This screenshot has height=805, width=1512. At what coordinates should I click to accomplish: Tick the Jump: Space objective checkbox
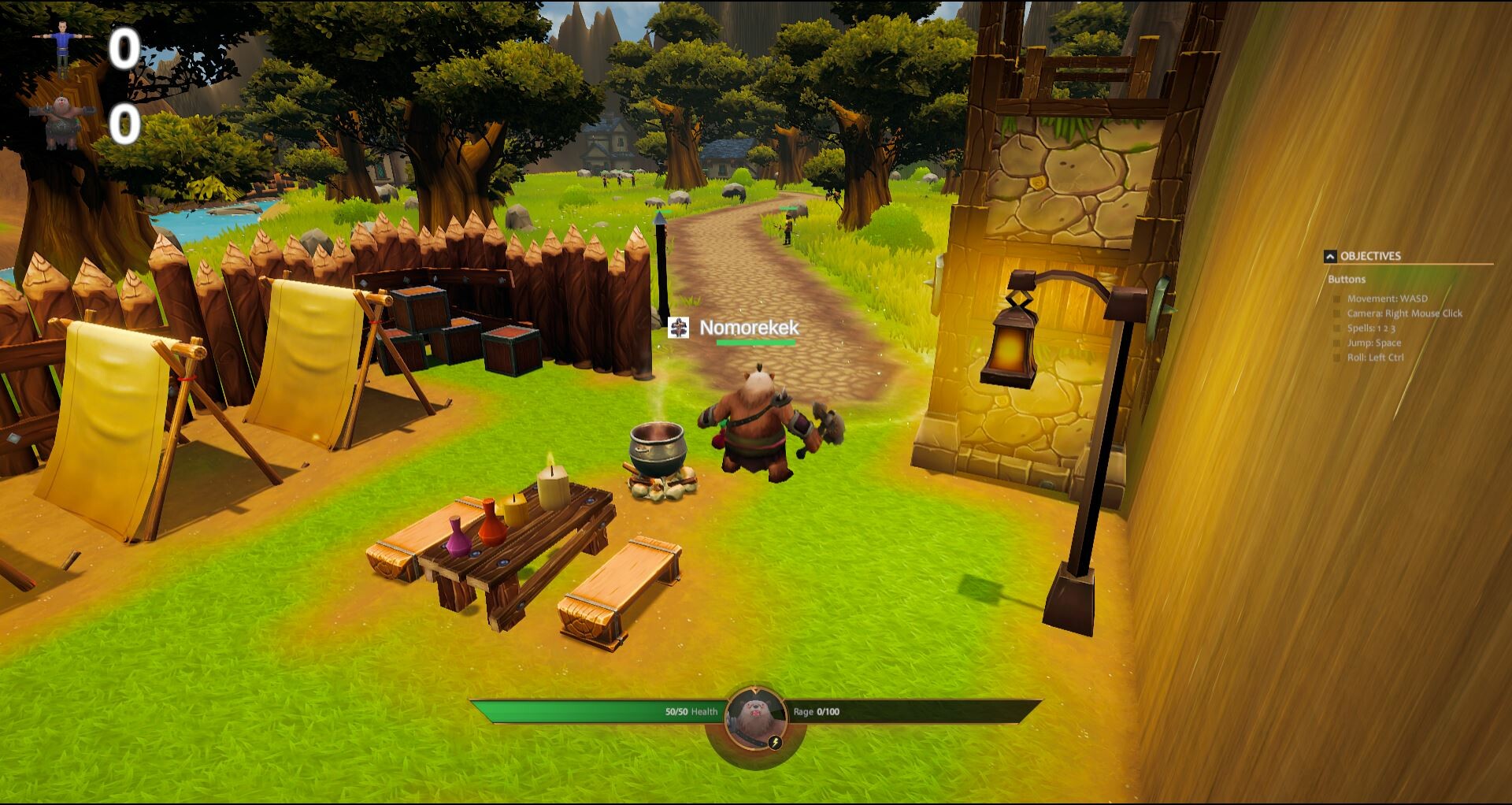click(x=1336, y=343)
